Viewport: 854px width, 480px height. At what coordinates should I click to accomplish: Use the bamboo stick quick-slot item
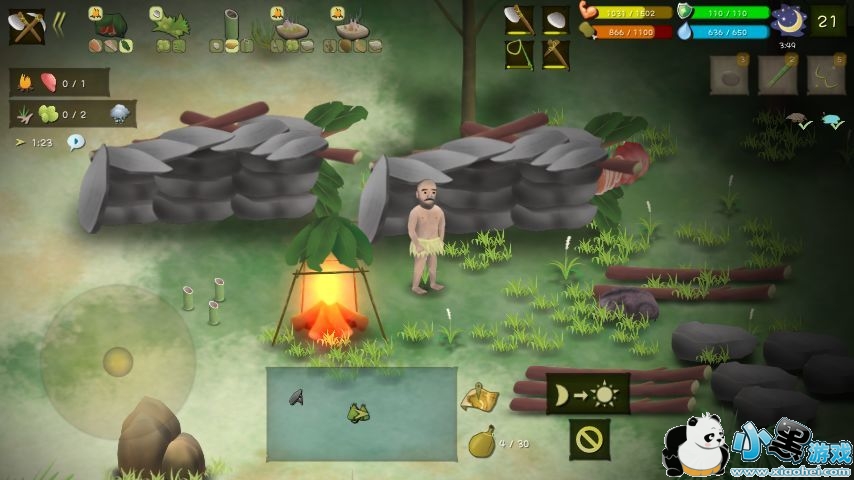coord(777,75)
